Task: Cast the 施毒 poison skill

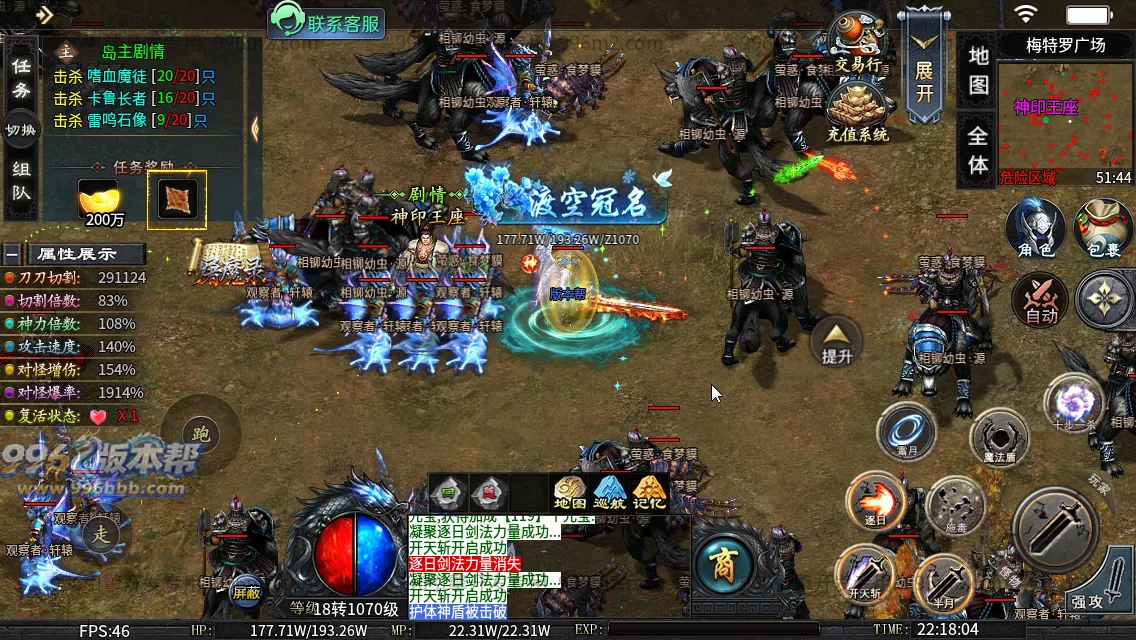Action: [x=955, y=506]
